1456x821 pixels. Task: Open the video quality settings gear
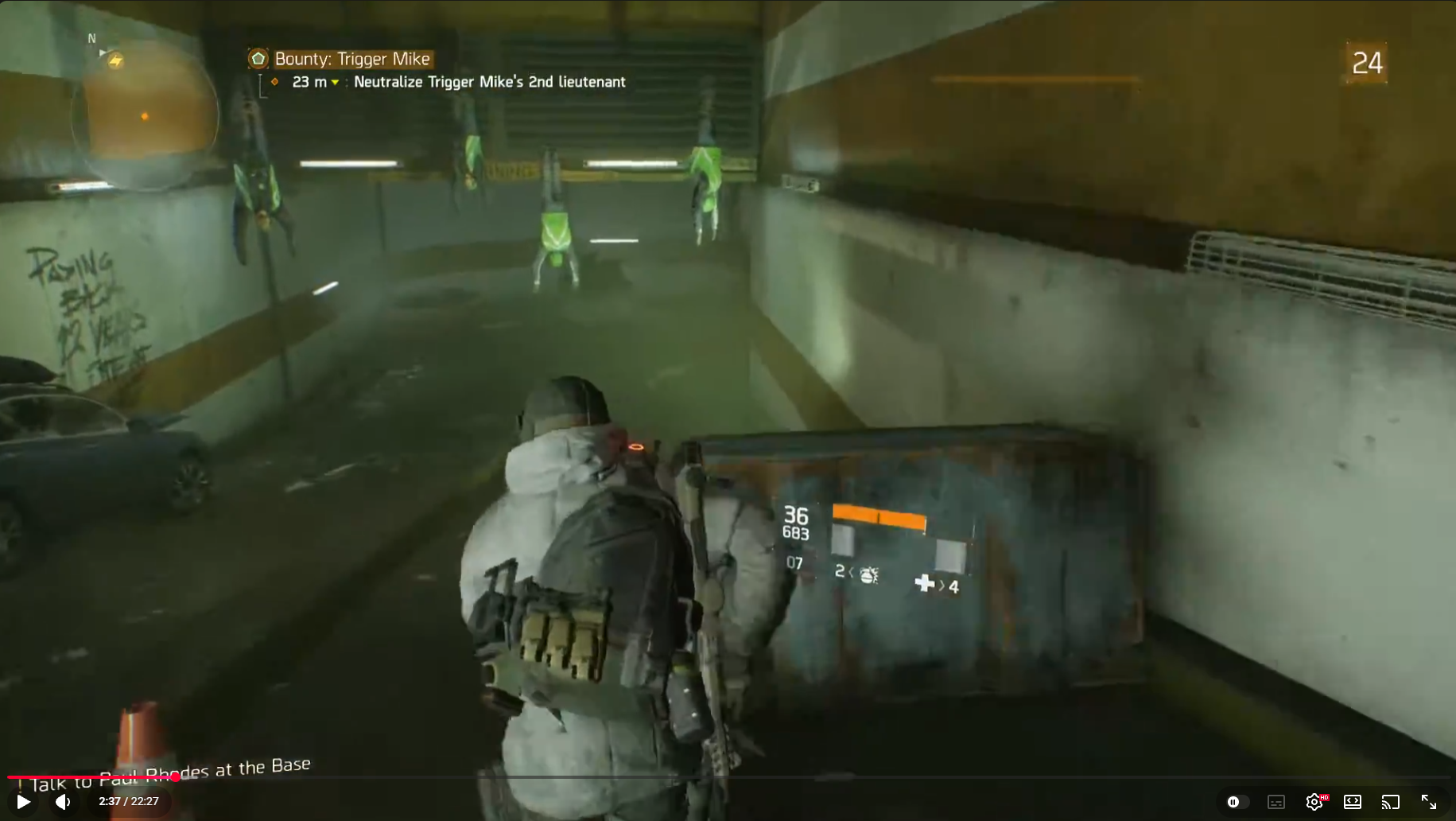(1314, 802)
